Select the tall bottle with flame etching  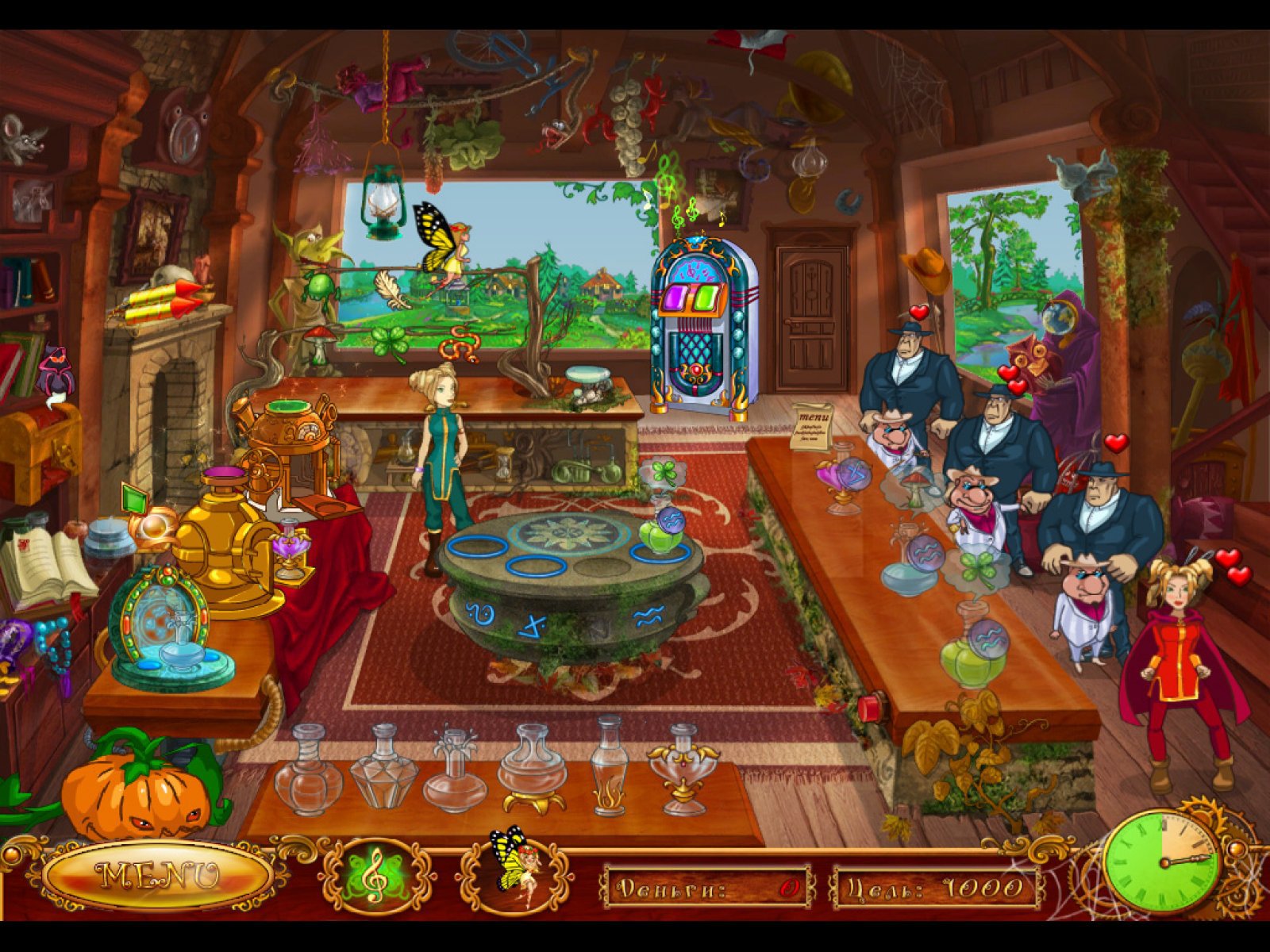point(609,768)
